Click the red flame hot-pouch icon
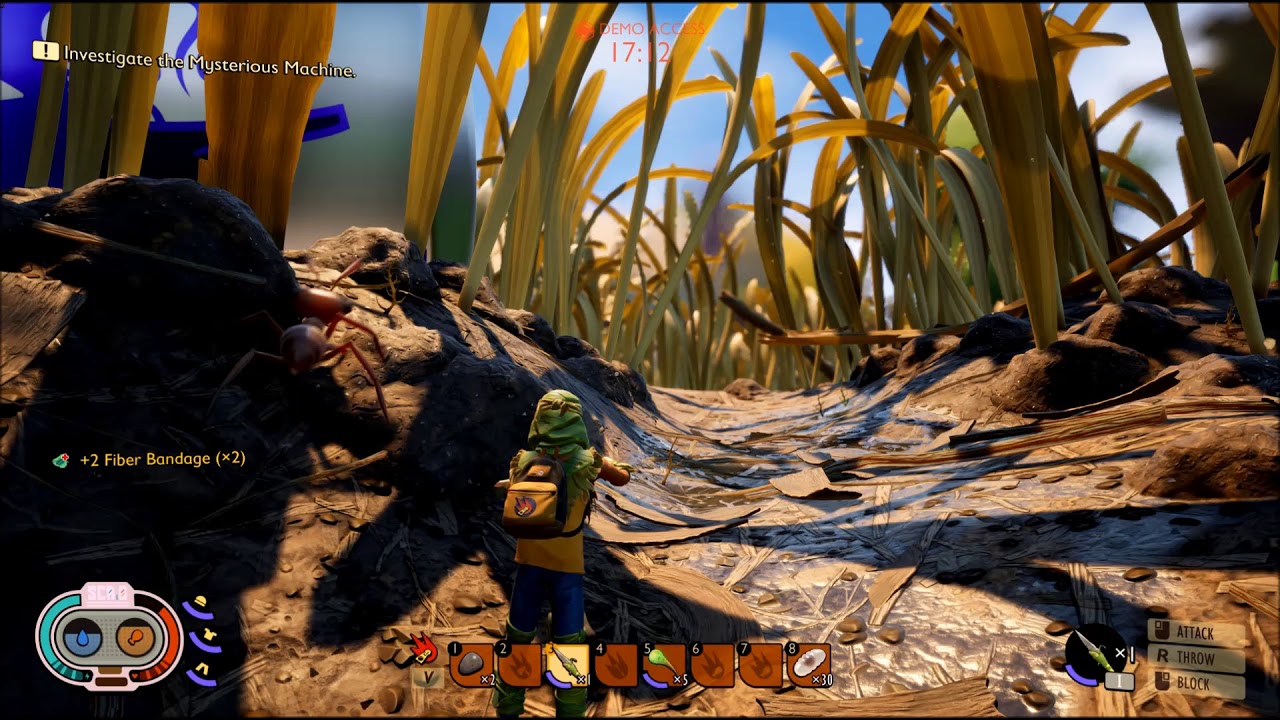This screenshot has height=720, width=1280. click(x=425, y=648)
